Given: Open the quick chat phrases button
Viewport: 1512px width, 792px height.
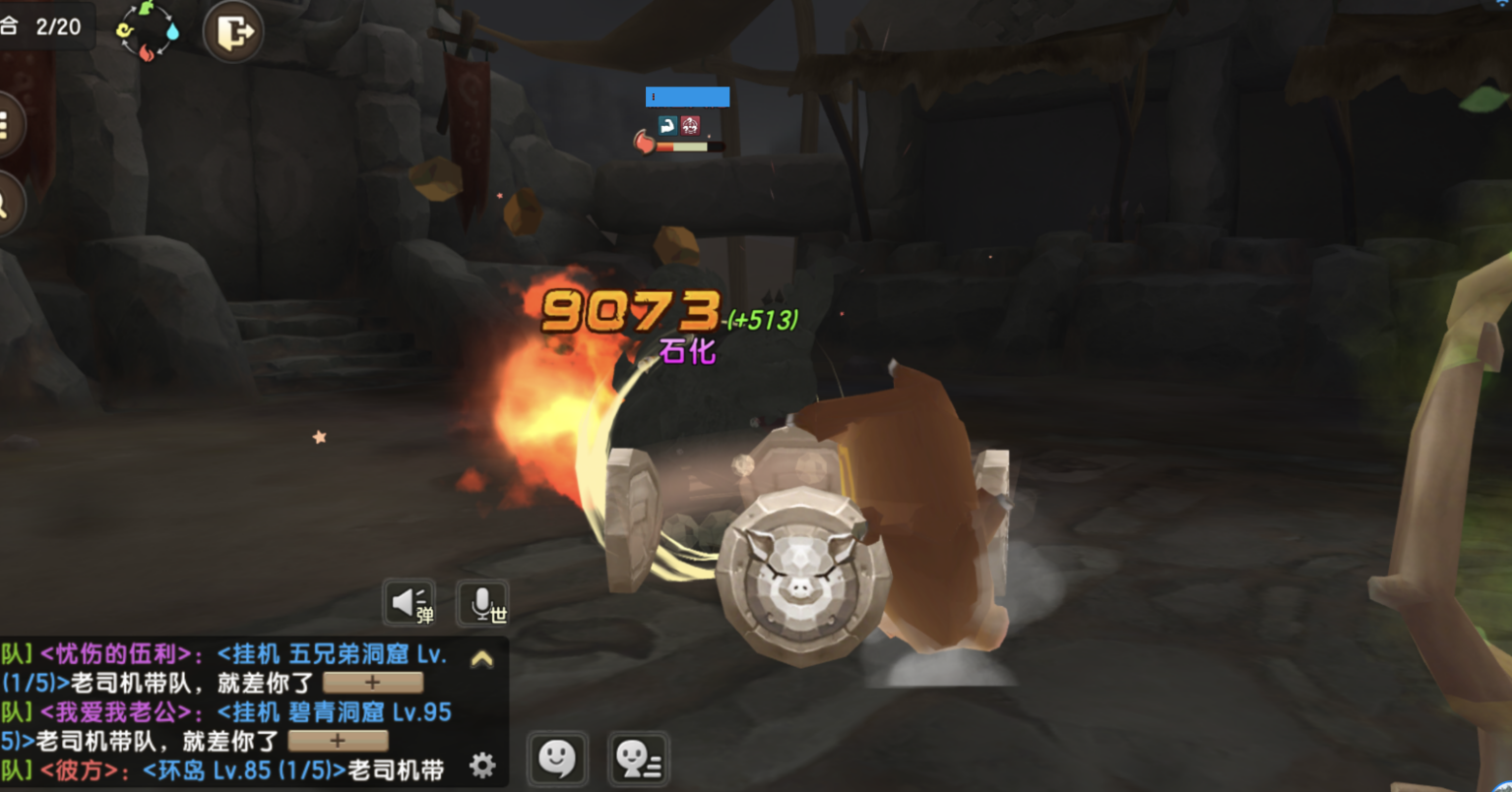Looking at the screenshot, I should pyautogui.click(x=638, y=760).
